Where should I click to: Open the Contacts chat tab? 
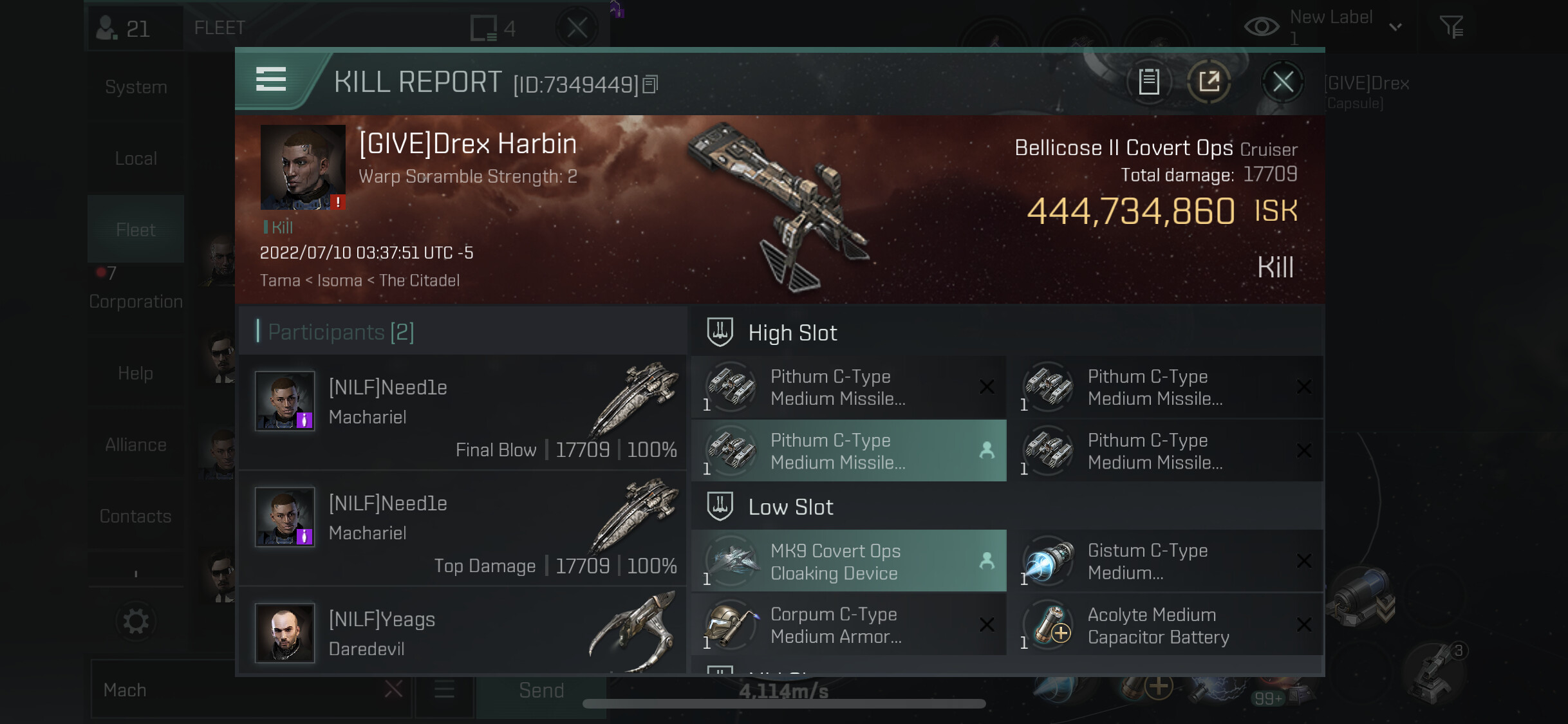[136, 516]
